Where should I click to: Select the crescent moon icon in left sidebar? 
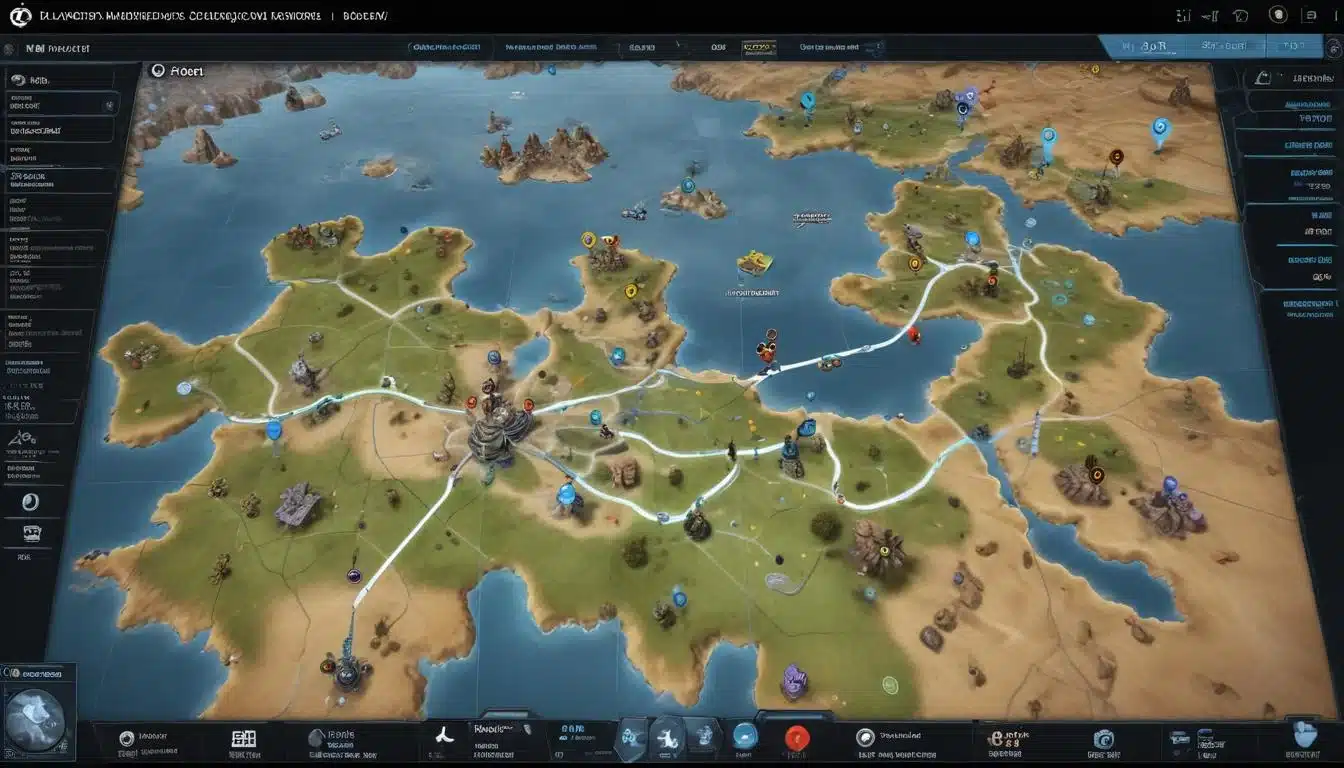(x=30, y=502)
